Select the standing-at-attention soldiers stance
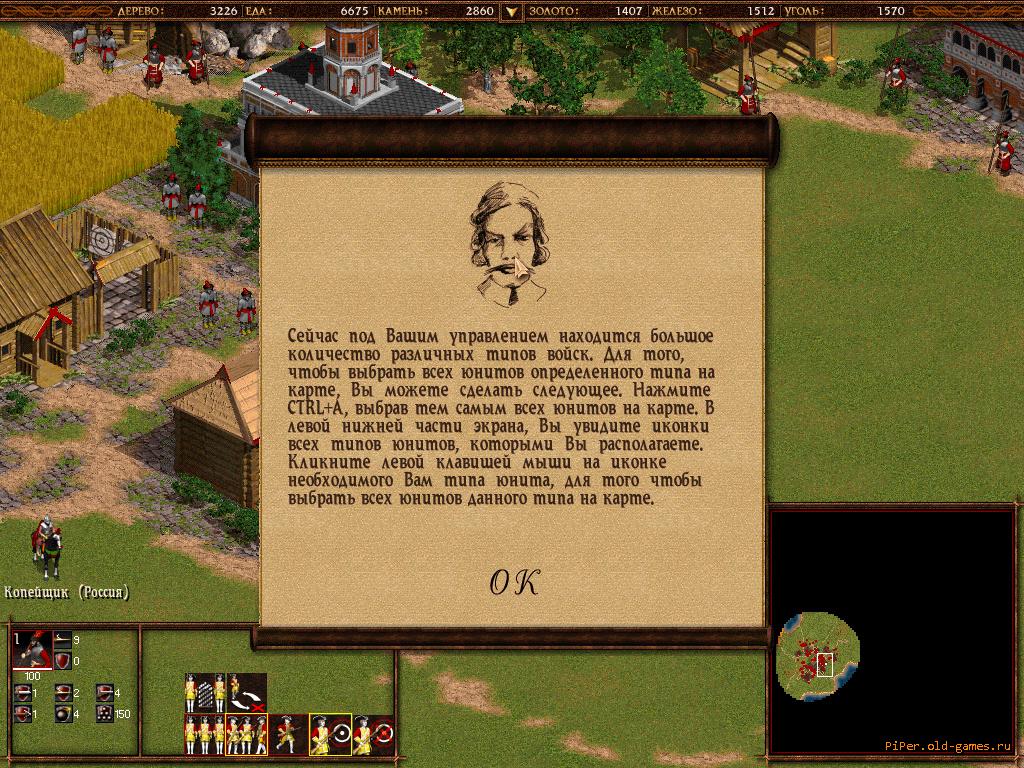The image size is (1024, 768). click(x=204, y=735)
